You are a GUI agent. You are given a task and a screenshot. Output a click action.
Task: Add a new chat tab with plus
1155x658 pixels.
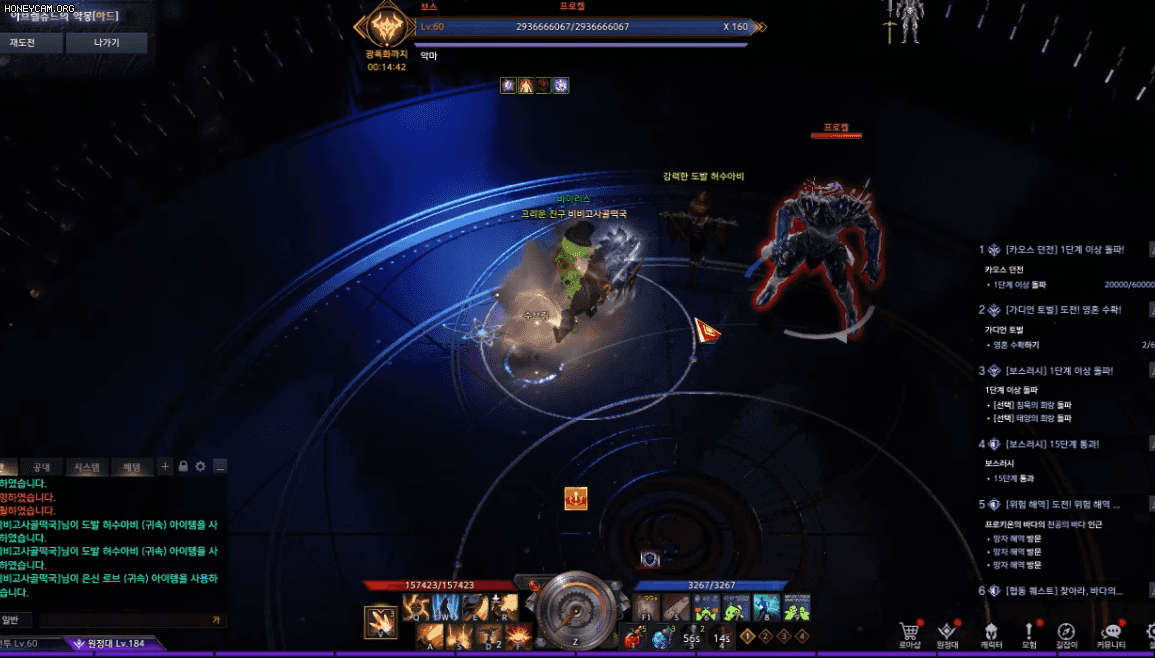pyautogui.click(x=165, y=466)
